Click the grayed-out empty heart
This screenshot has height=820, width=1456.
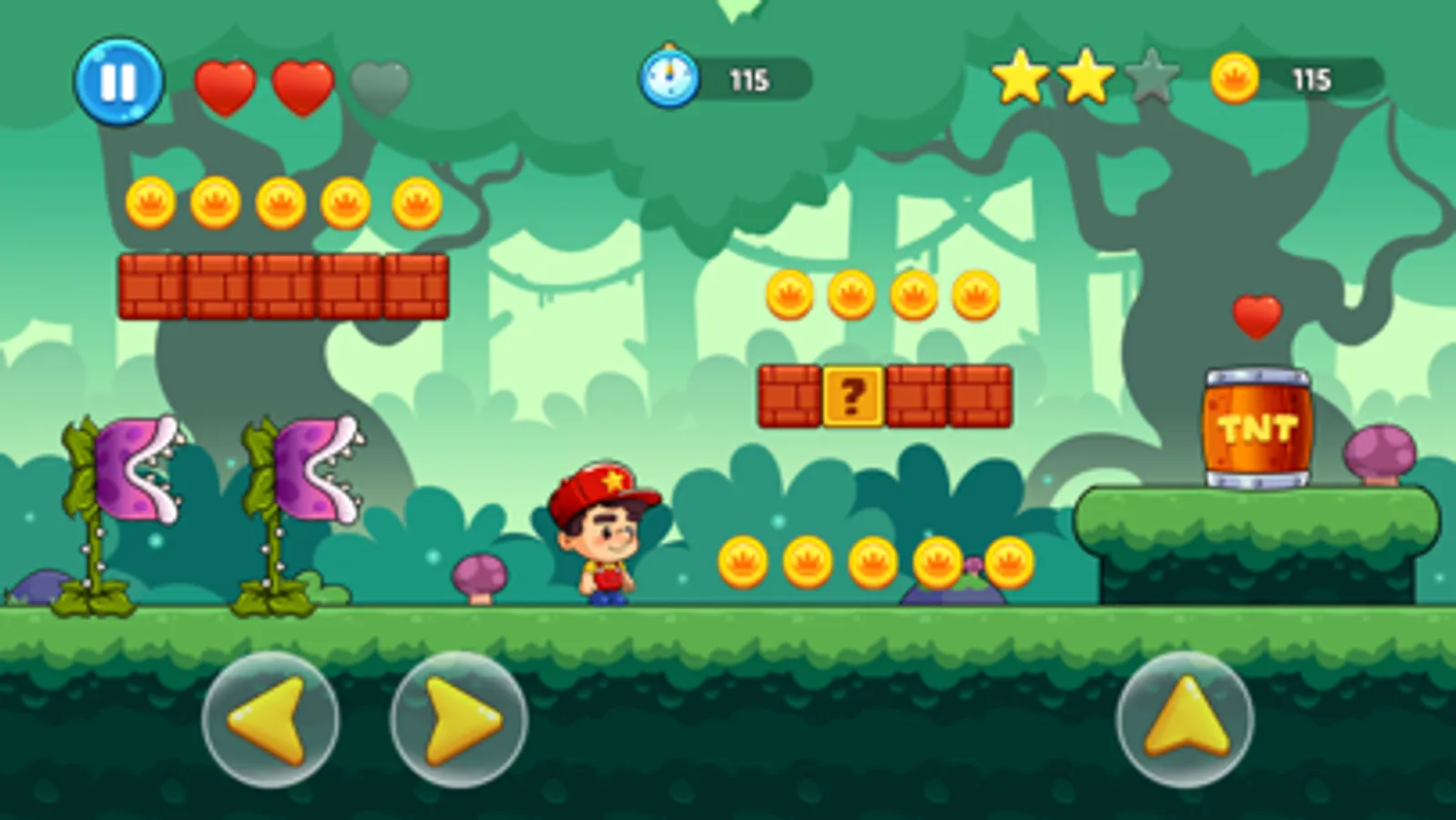382,84
